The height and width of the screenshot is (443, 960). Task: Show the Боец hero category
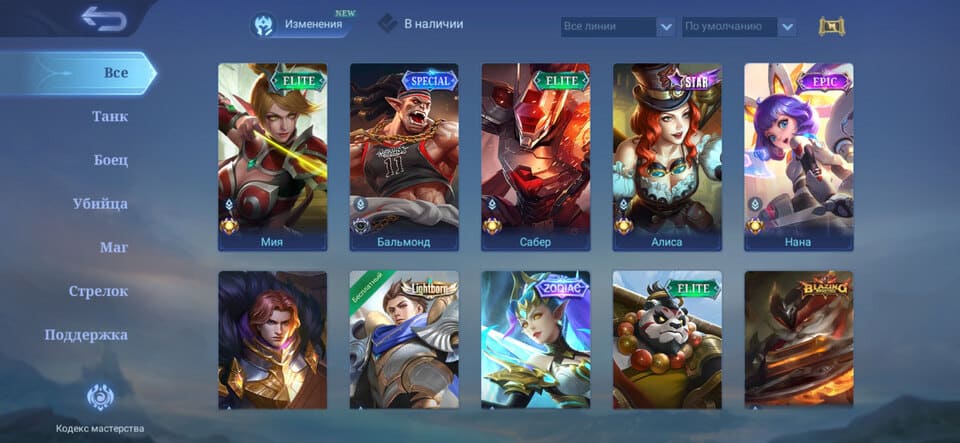[111, 160]
